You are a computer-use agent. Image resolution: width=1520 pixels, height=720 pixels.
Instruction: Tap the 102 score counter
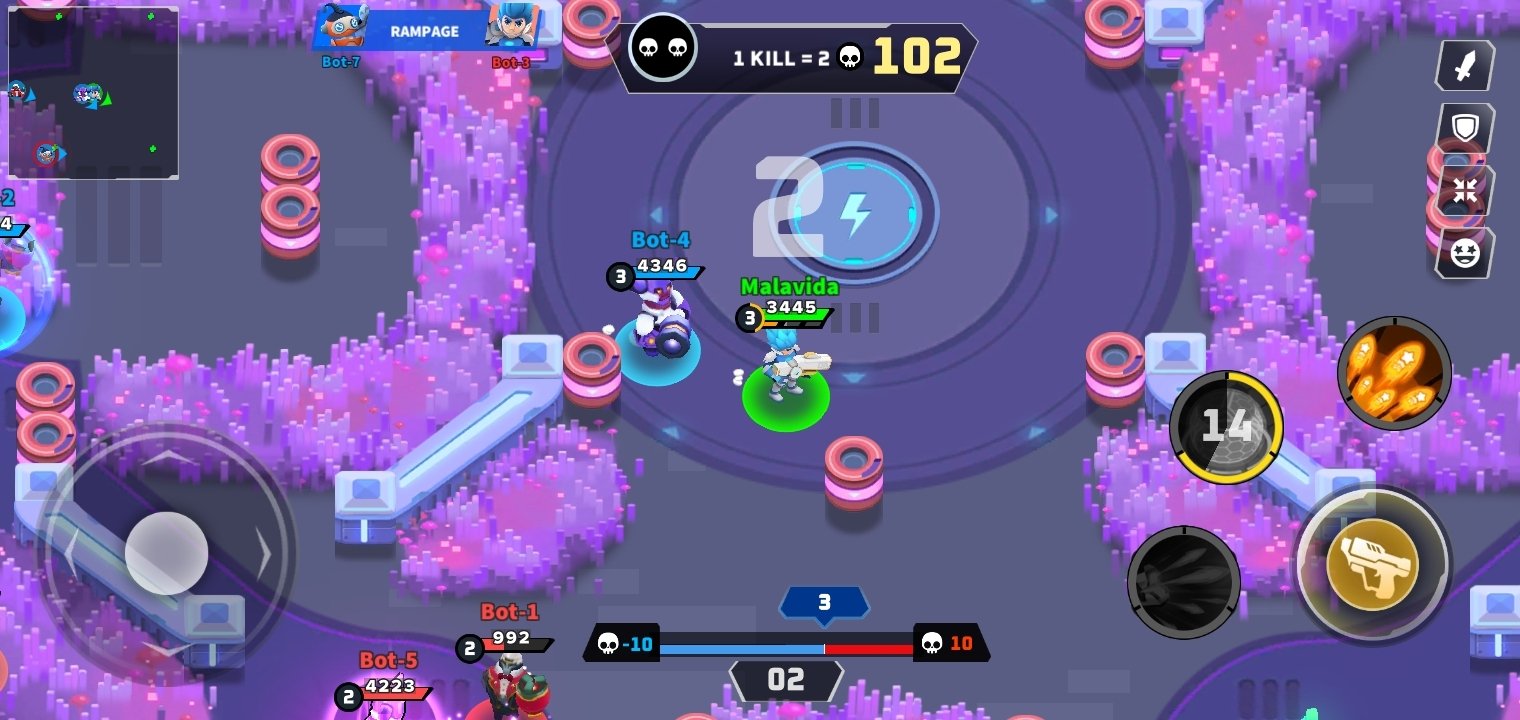pos(914,57)
